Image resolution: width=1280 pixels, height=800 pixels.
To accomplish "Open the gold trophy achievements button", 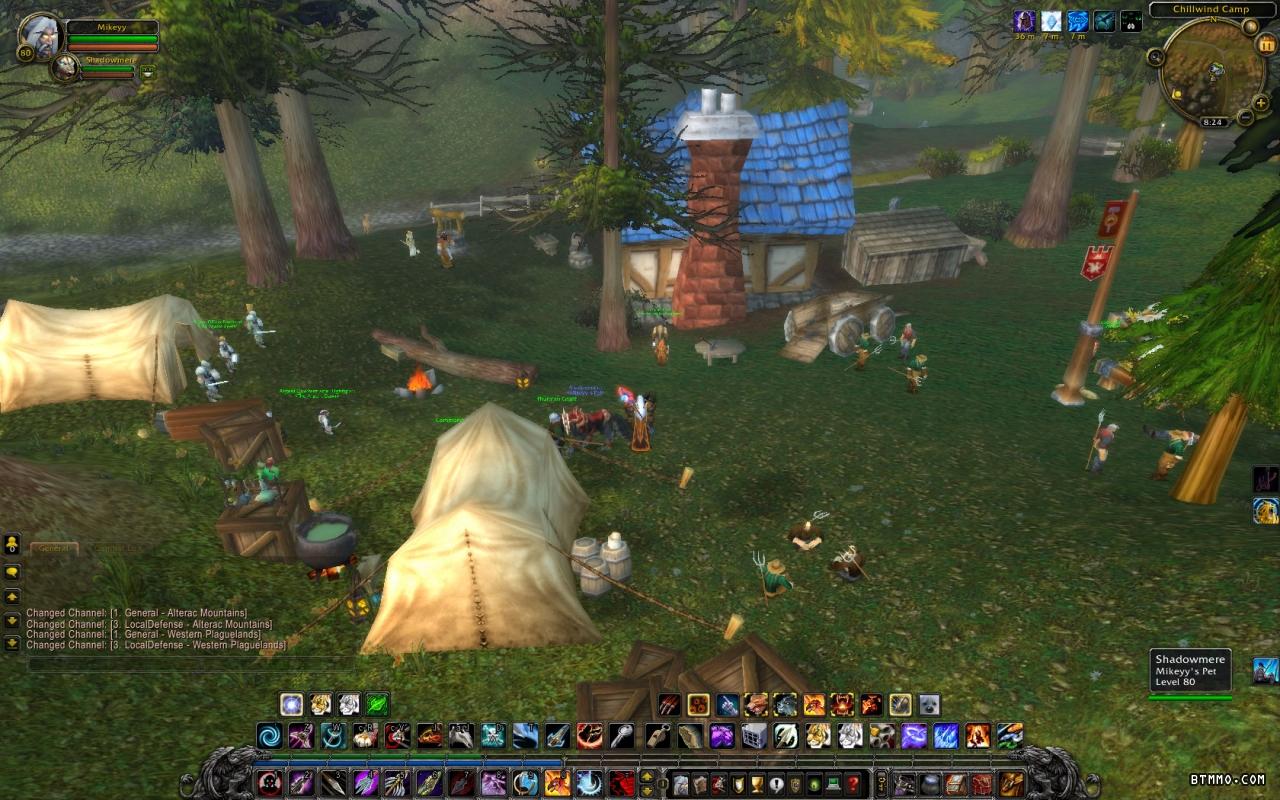I will click(x=758, y=784).
